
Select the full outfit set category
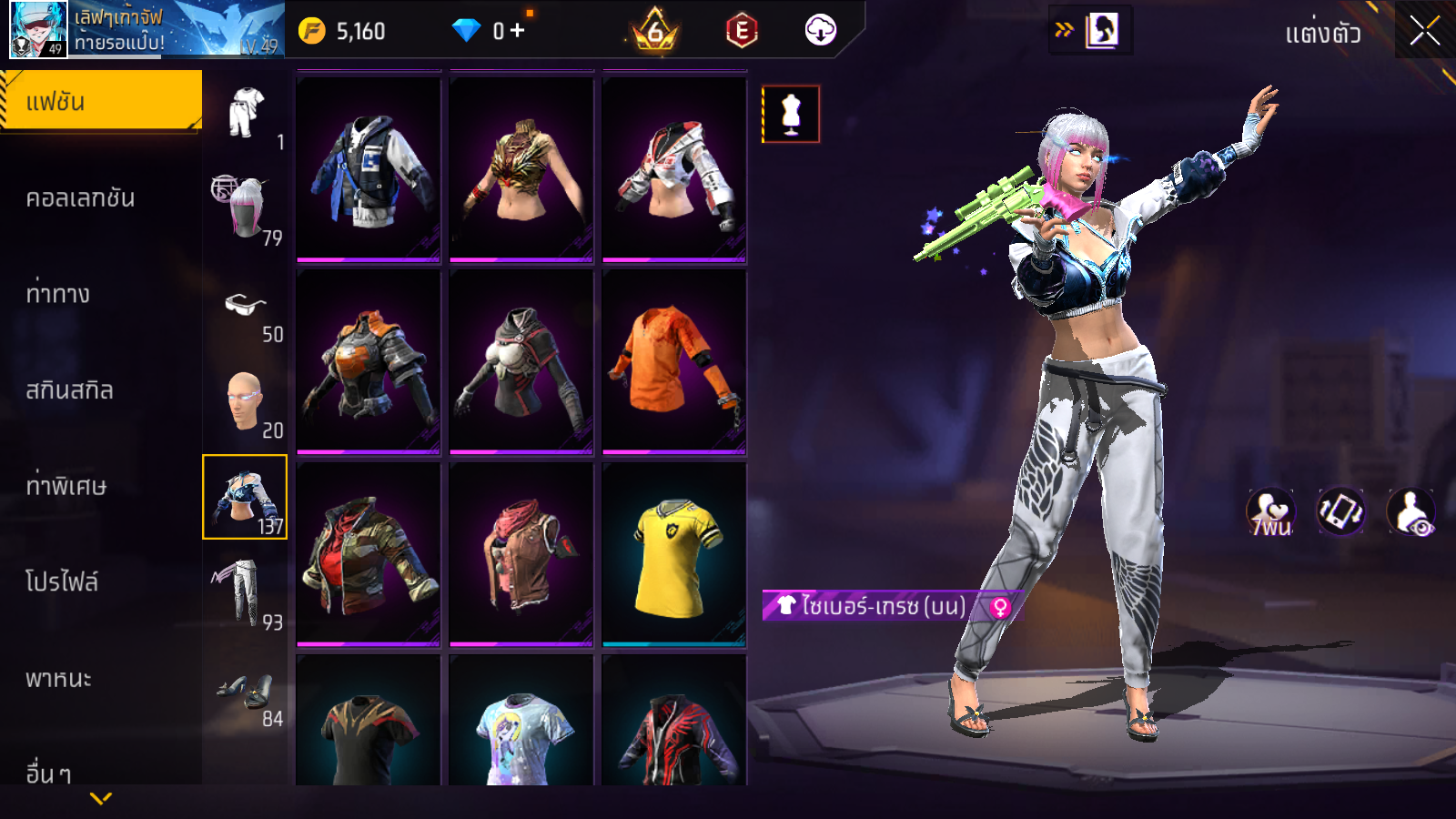coord(246,114)
